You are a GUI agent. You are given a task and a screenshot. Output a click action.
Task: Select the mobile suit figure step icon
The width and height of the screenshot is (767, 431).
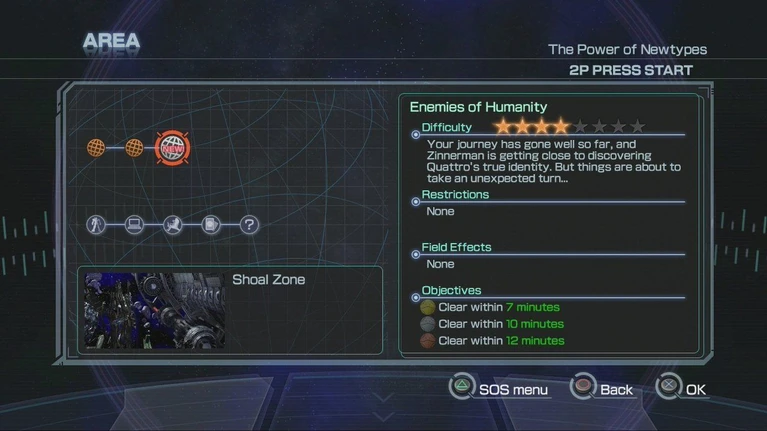pos(96,225)
